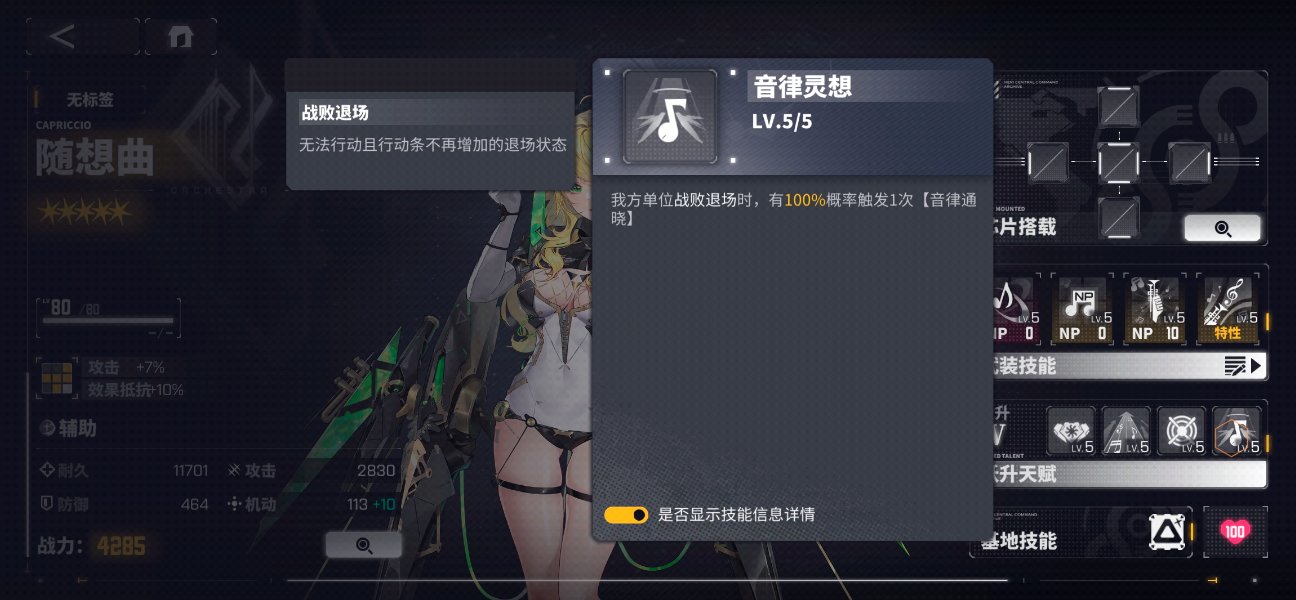Click the 音律灵想 skill icon in popup
Screen dimensions: 1296x600
tap(670, 117)
